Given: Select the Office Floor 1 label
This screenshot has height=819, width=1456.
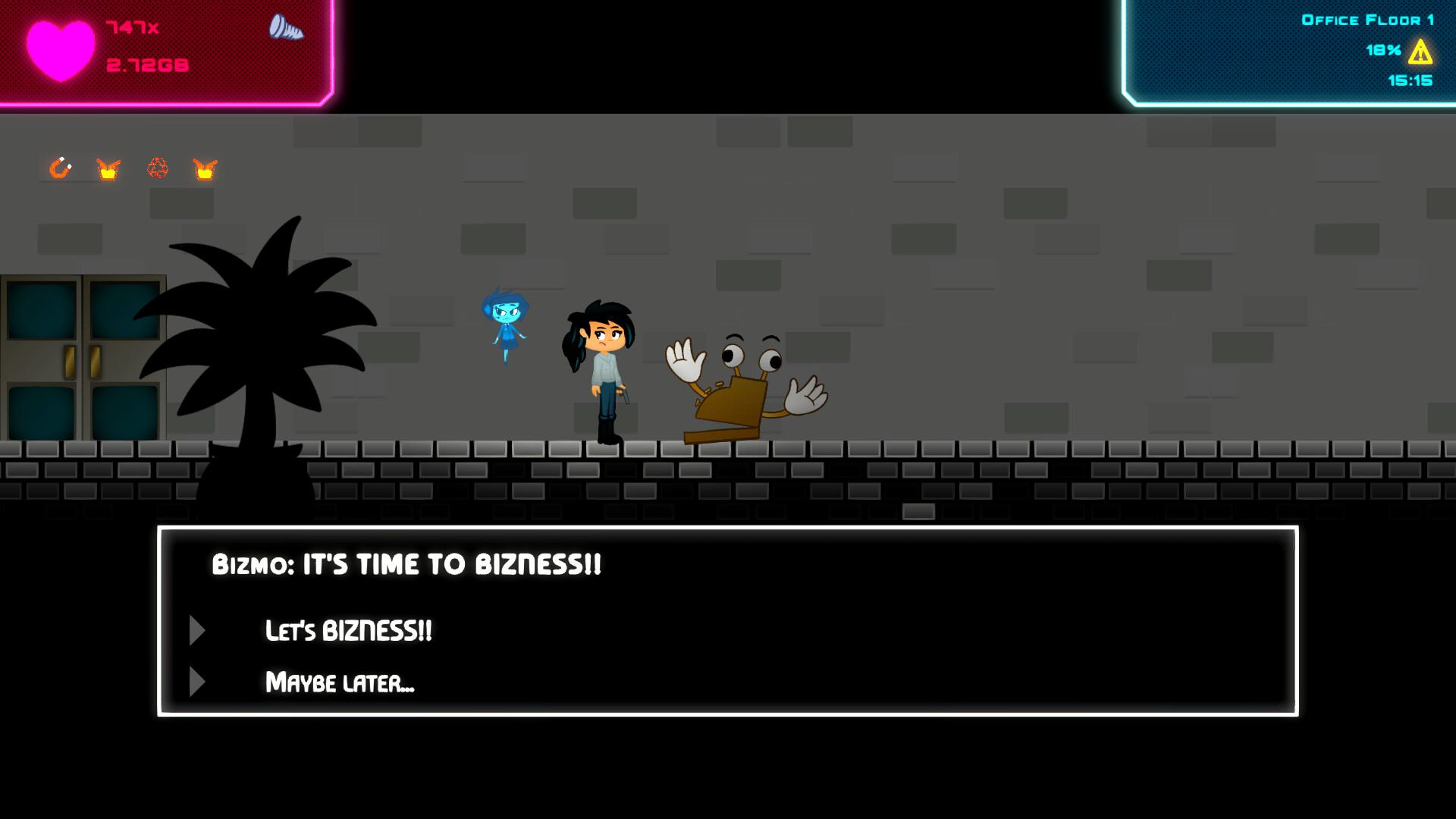Looking at the screenshot, I should tap(1367, 20).
